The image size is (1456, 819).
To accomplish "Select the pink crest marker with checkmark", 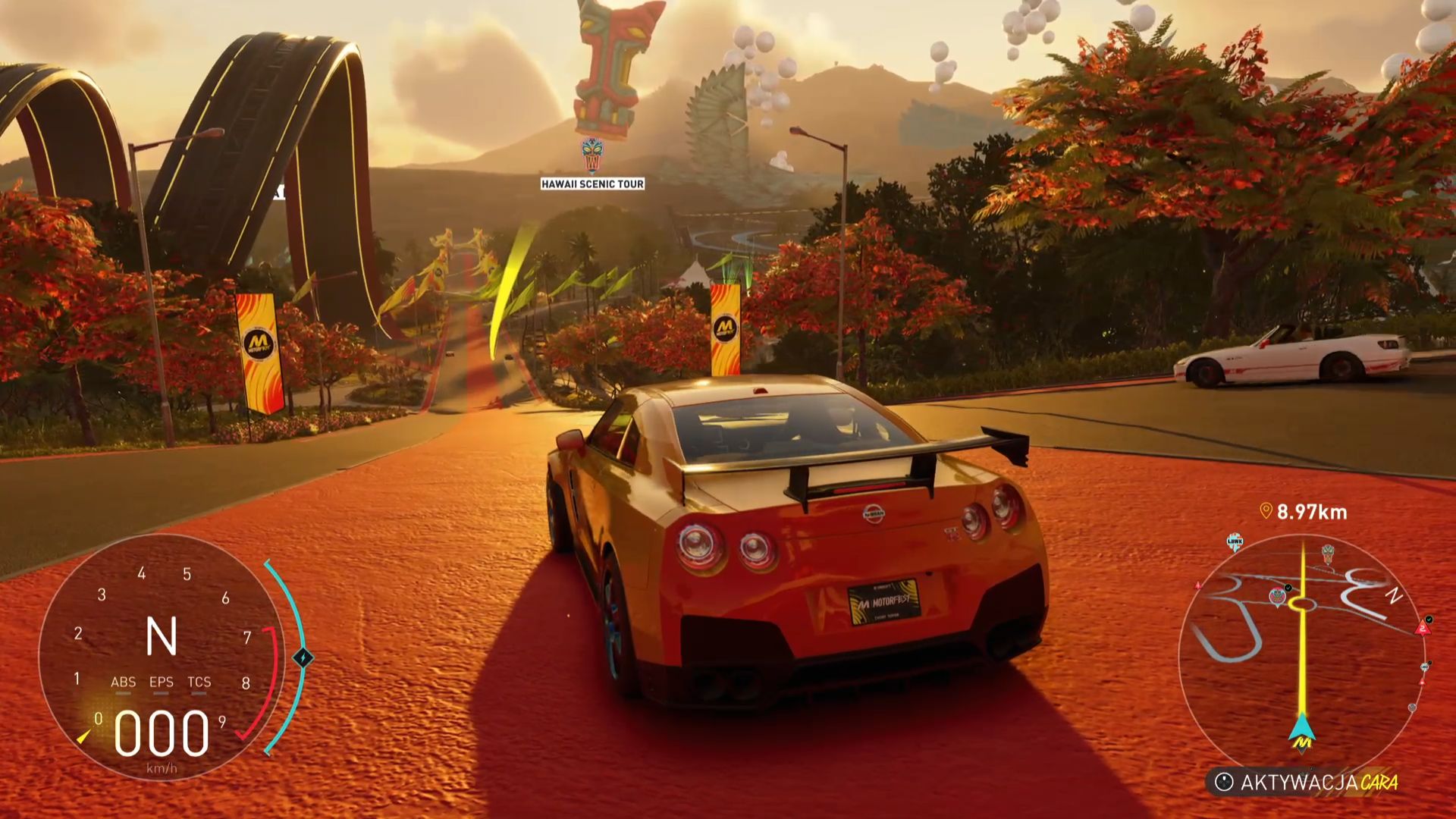I will tap(1279, 595).
